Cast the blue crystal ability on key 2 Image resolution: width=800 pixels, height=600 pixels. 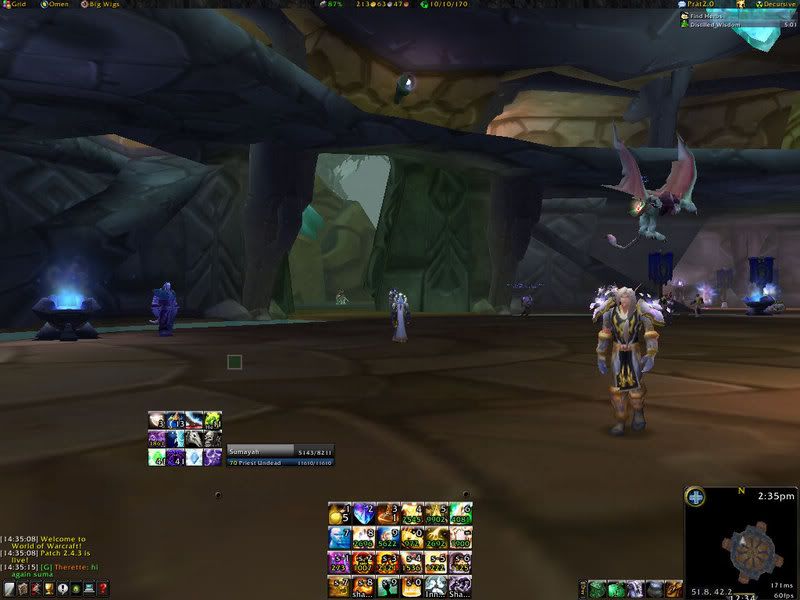coord(363,514)
